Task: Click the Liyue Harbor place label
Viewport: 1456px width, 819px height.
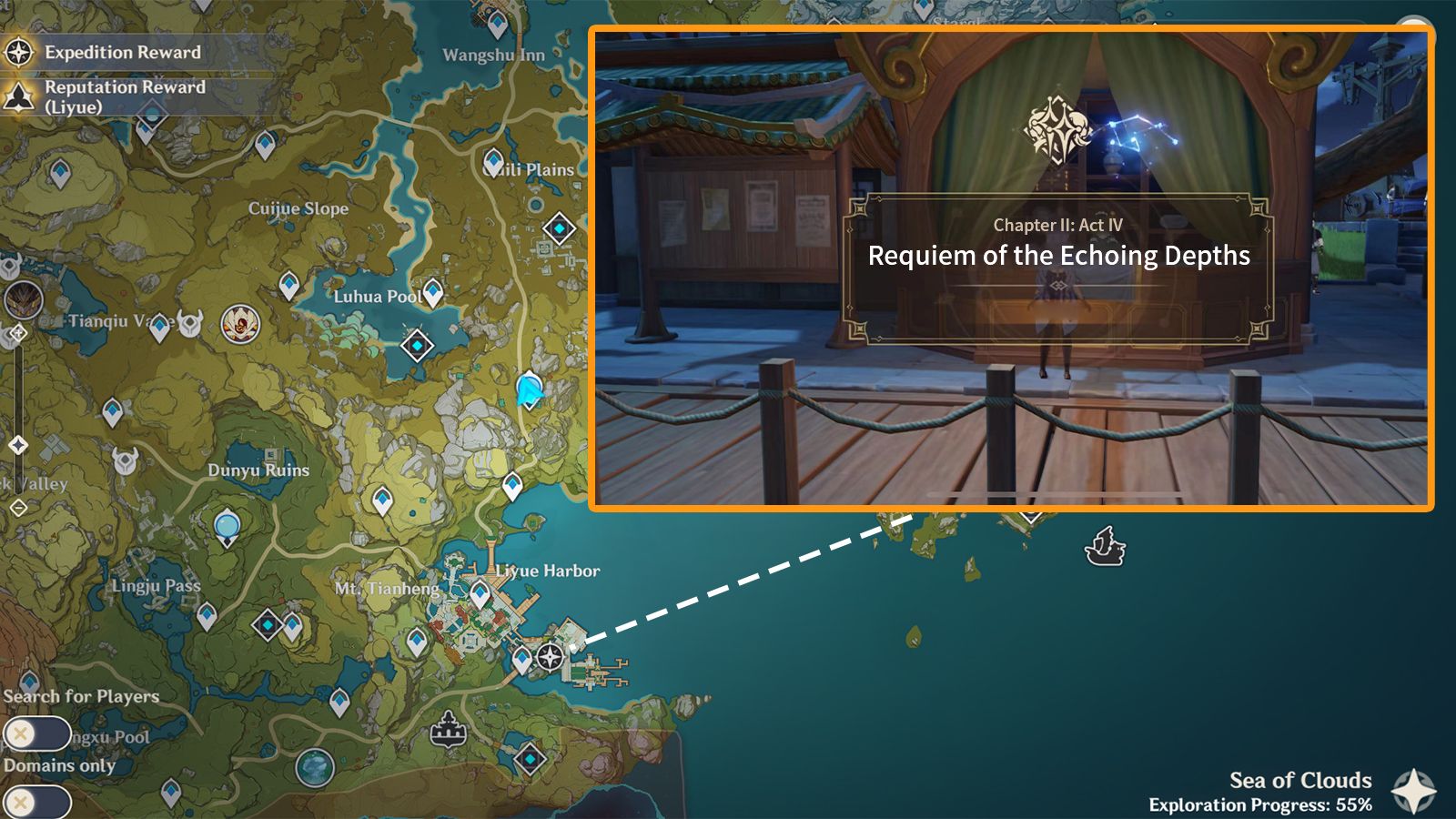Action: pos(547,571)
